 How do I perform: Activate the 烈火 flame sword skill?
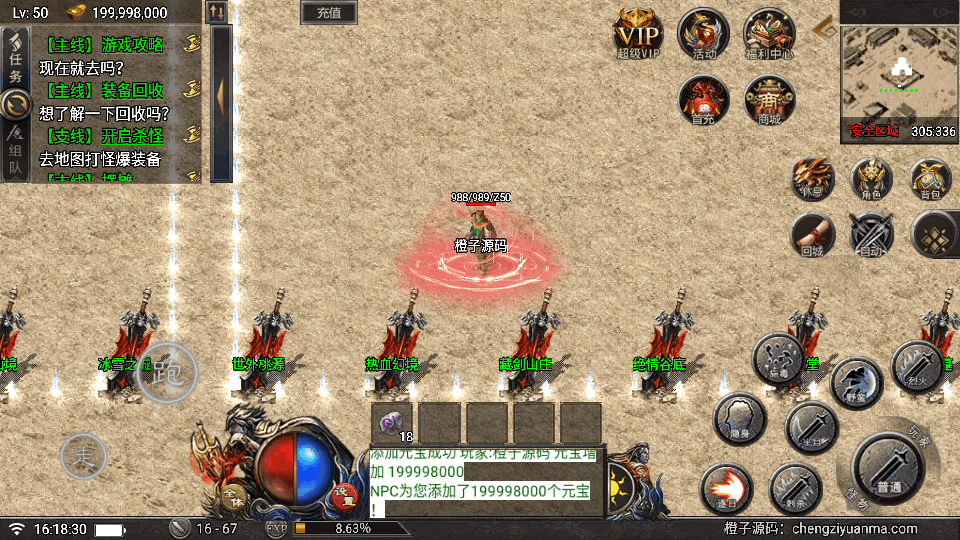(x=913, y=364)
